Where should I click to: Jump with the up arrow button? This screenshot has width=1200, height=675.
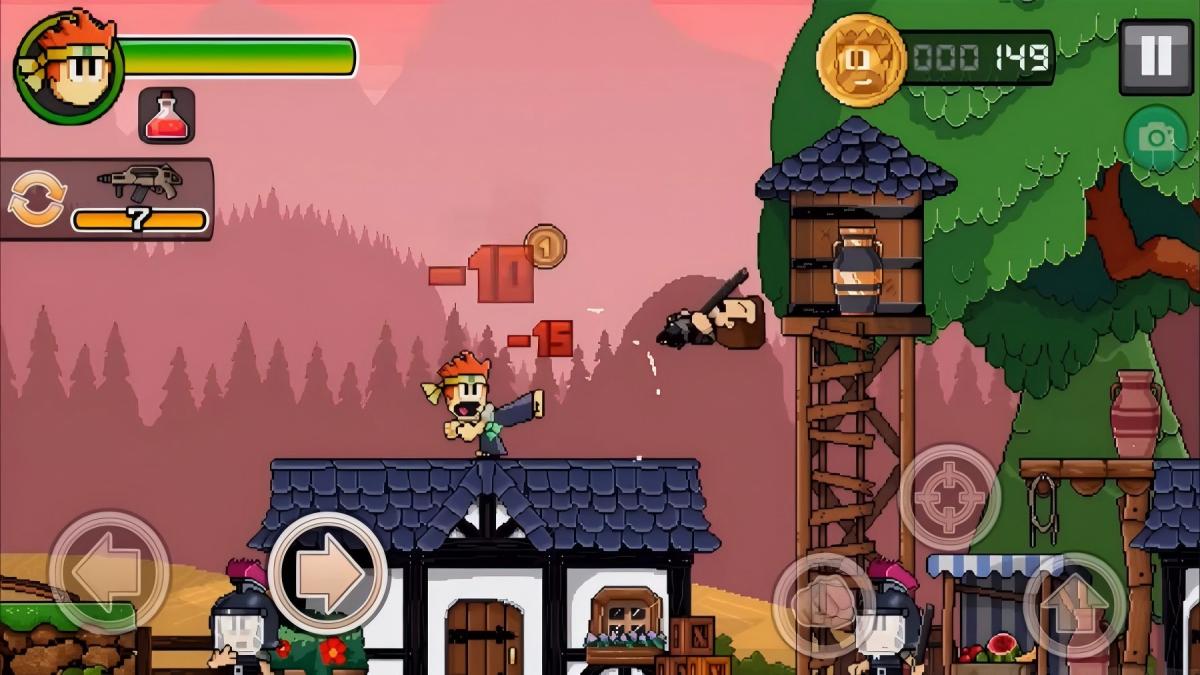[x=1075, y=603]
